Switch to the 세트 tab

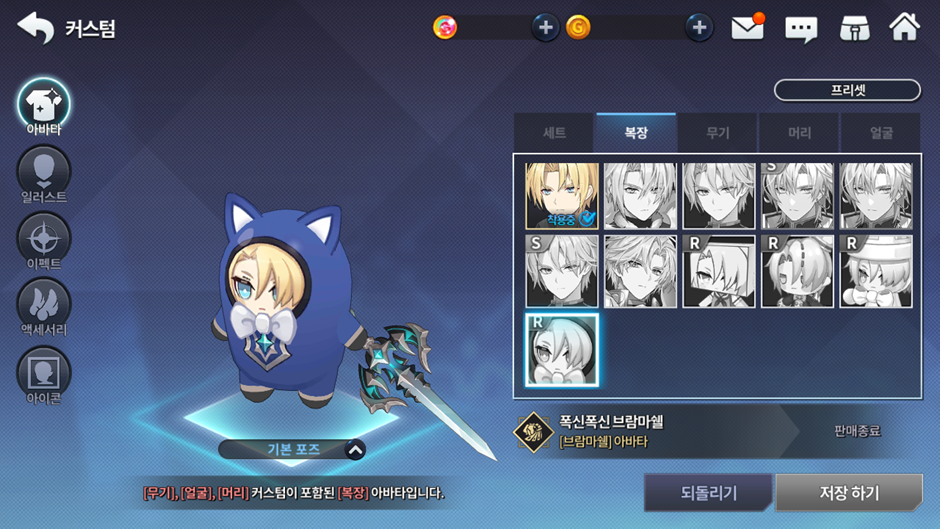(554, 133)
